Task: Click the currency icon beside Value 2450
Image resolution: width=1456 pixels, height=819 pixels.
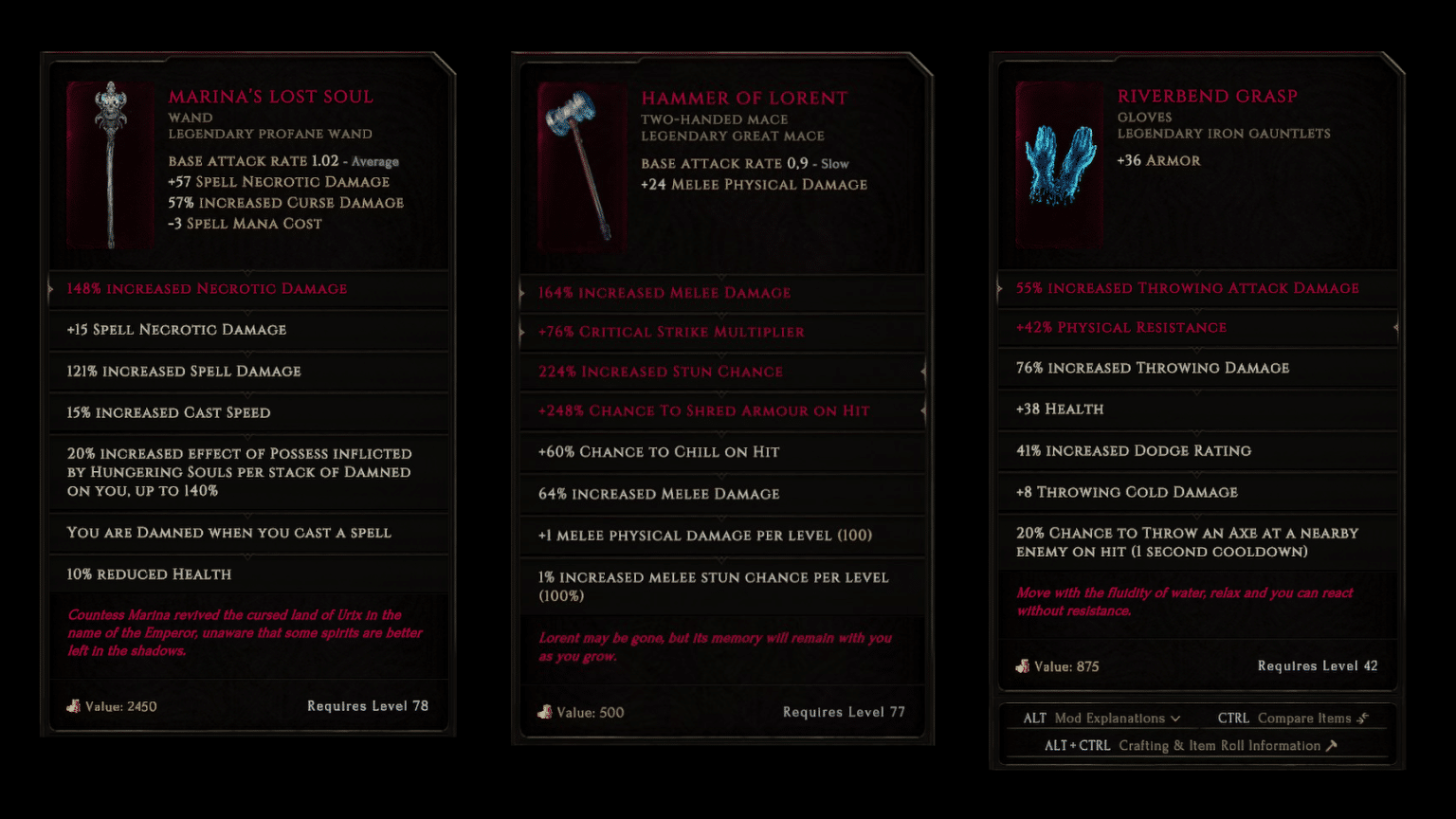Action: coord(74,706)
